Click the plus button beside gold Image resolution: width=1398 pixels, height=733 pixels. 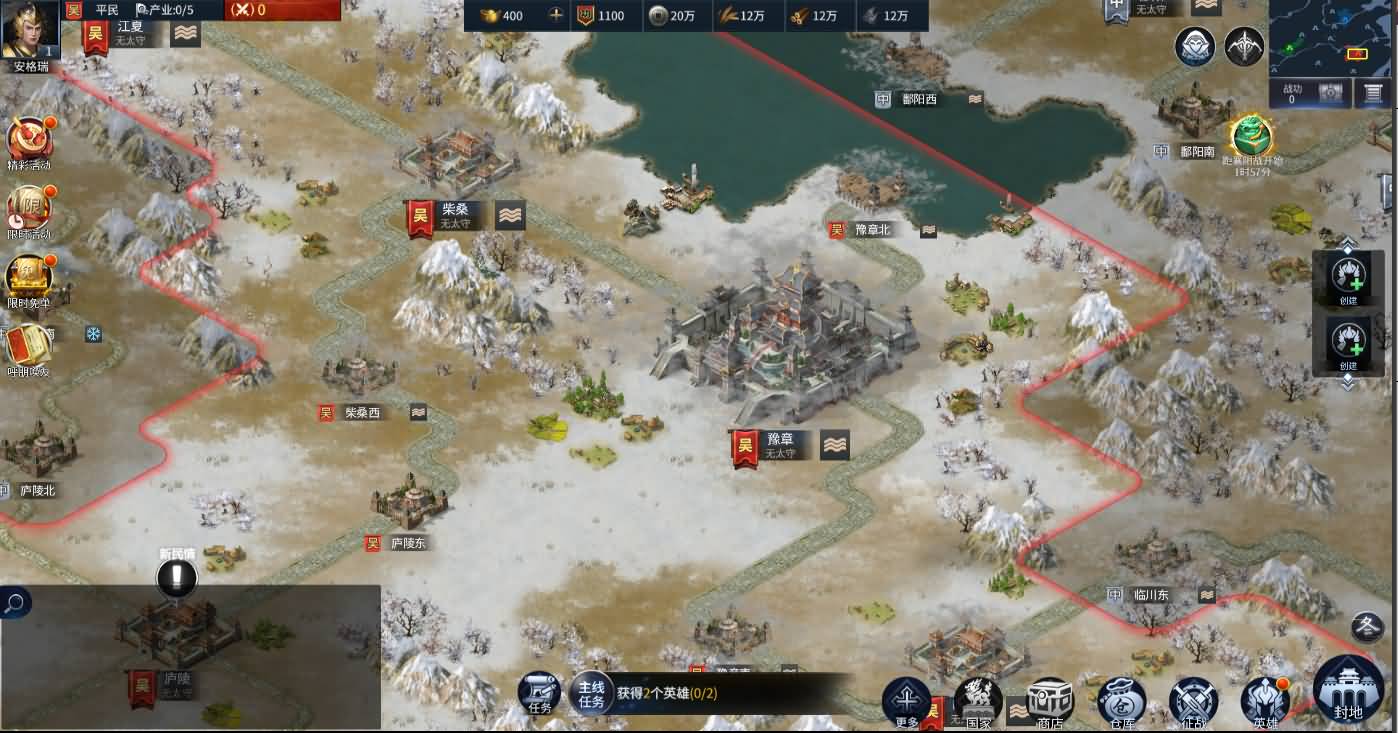556,16
